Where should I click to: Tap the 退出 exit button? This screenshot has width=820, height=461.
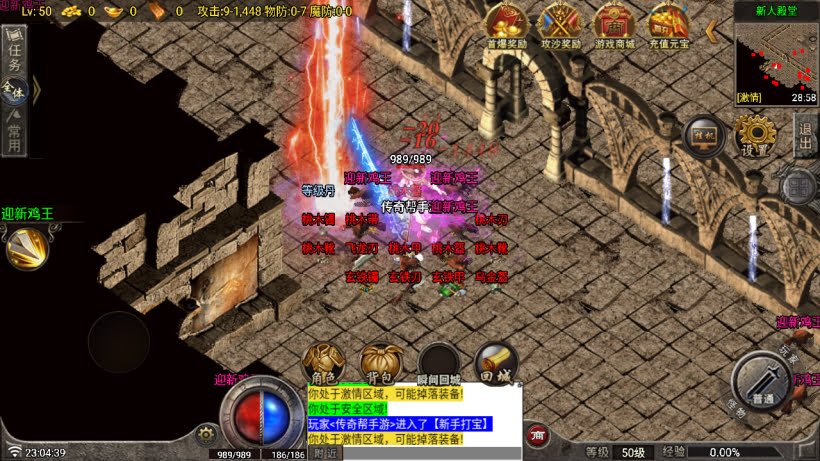click(x=806, y=134)
